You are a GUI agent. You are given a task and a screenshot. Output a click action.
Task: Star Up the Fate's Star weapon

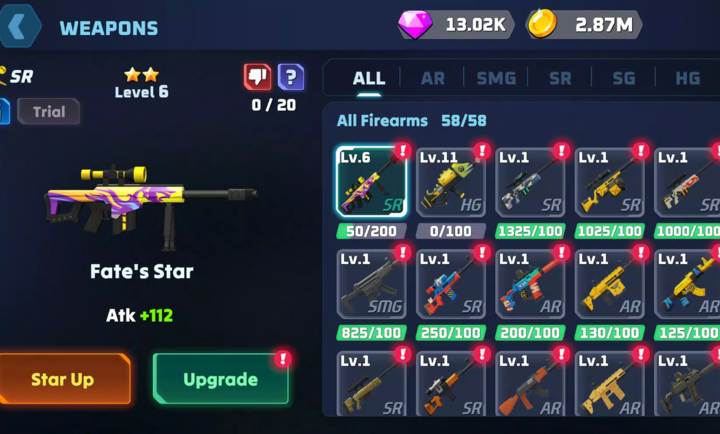(64, 379)
